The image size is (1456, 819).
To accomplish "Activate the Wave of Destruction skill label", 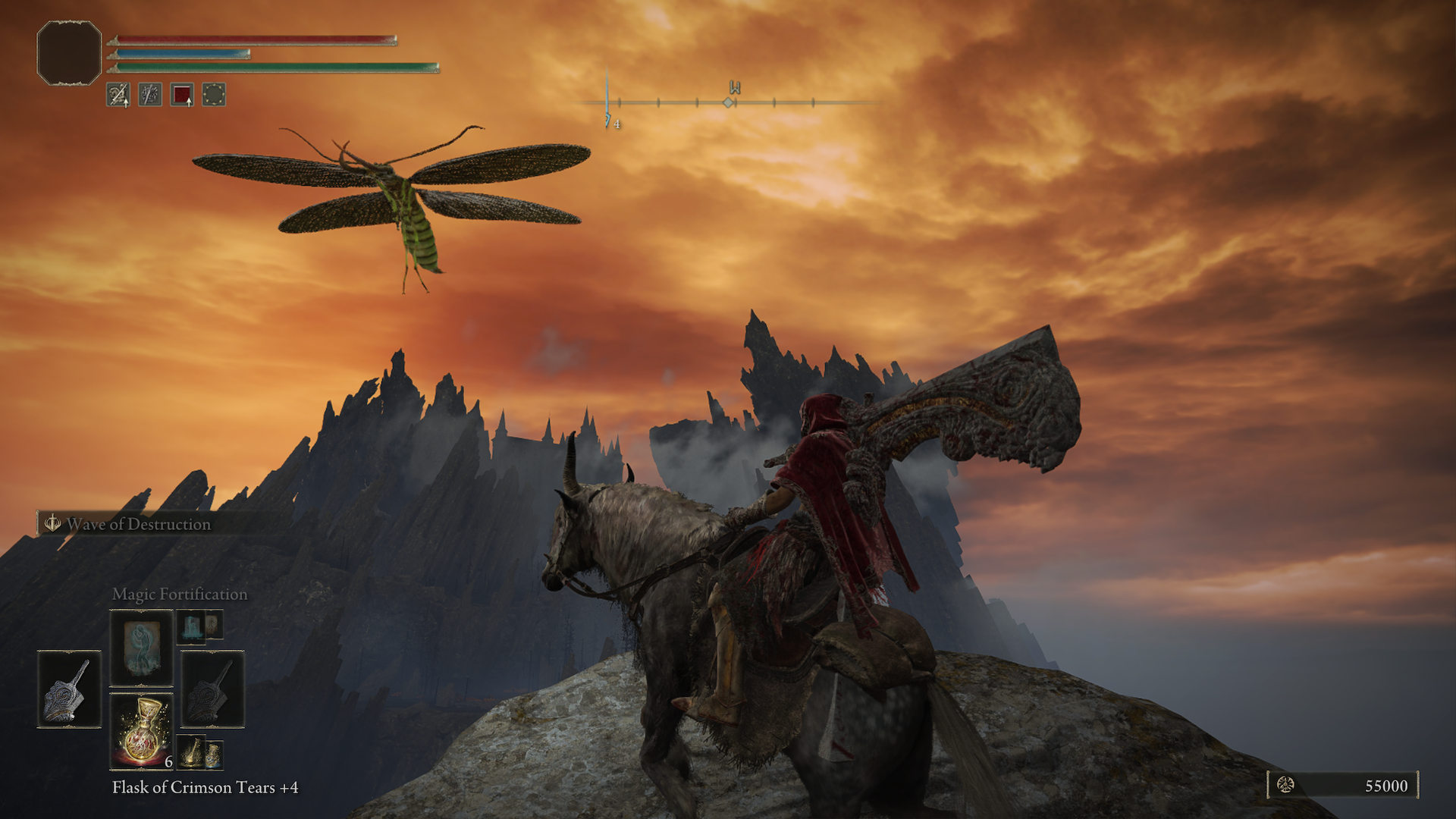I will tap(138, 524).
